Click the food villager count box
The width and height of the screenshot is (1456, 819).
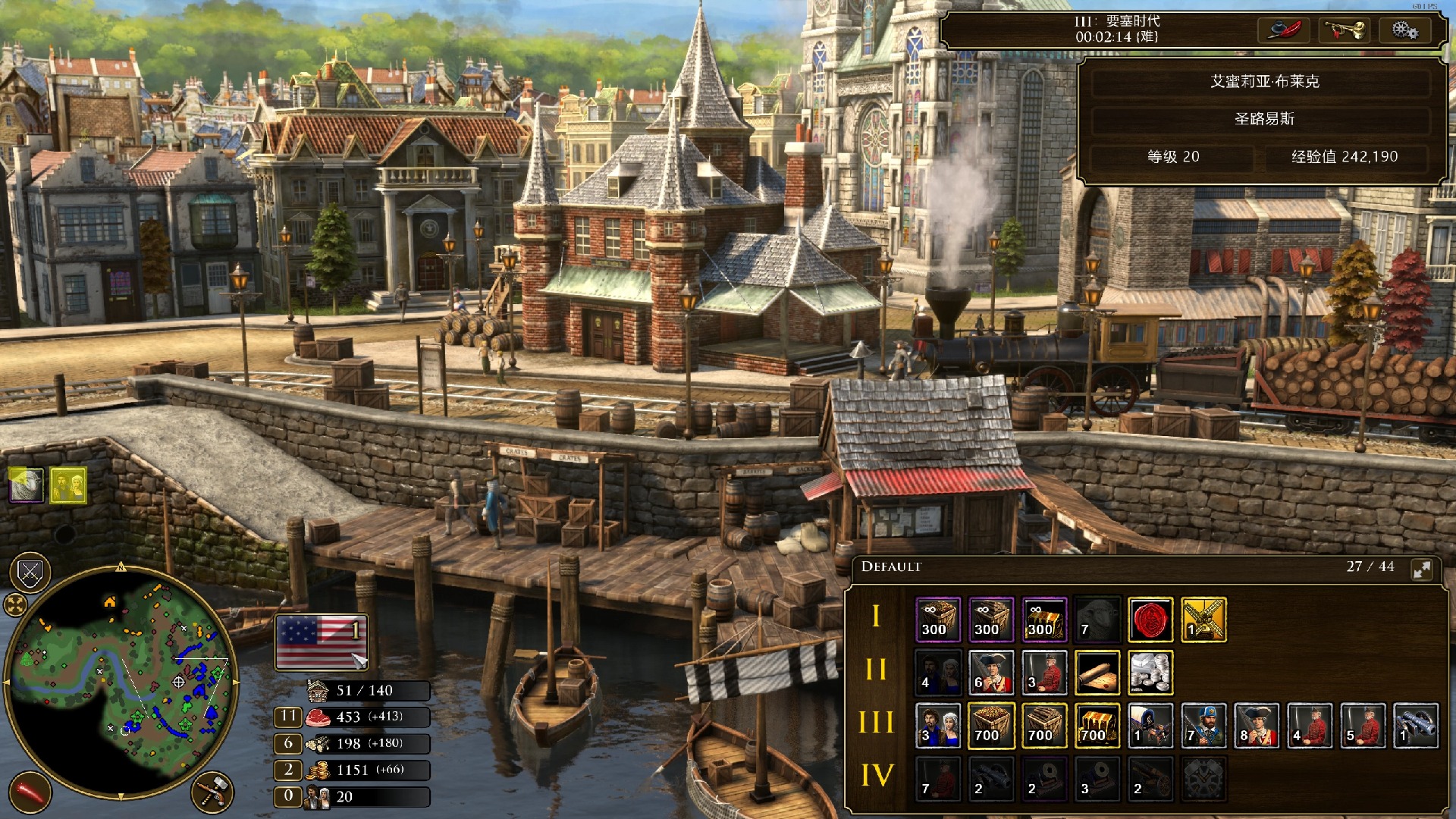point(288,717)
